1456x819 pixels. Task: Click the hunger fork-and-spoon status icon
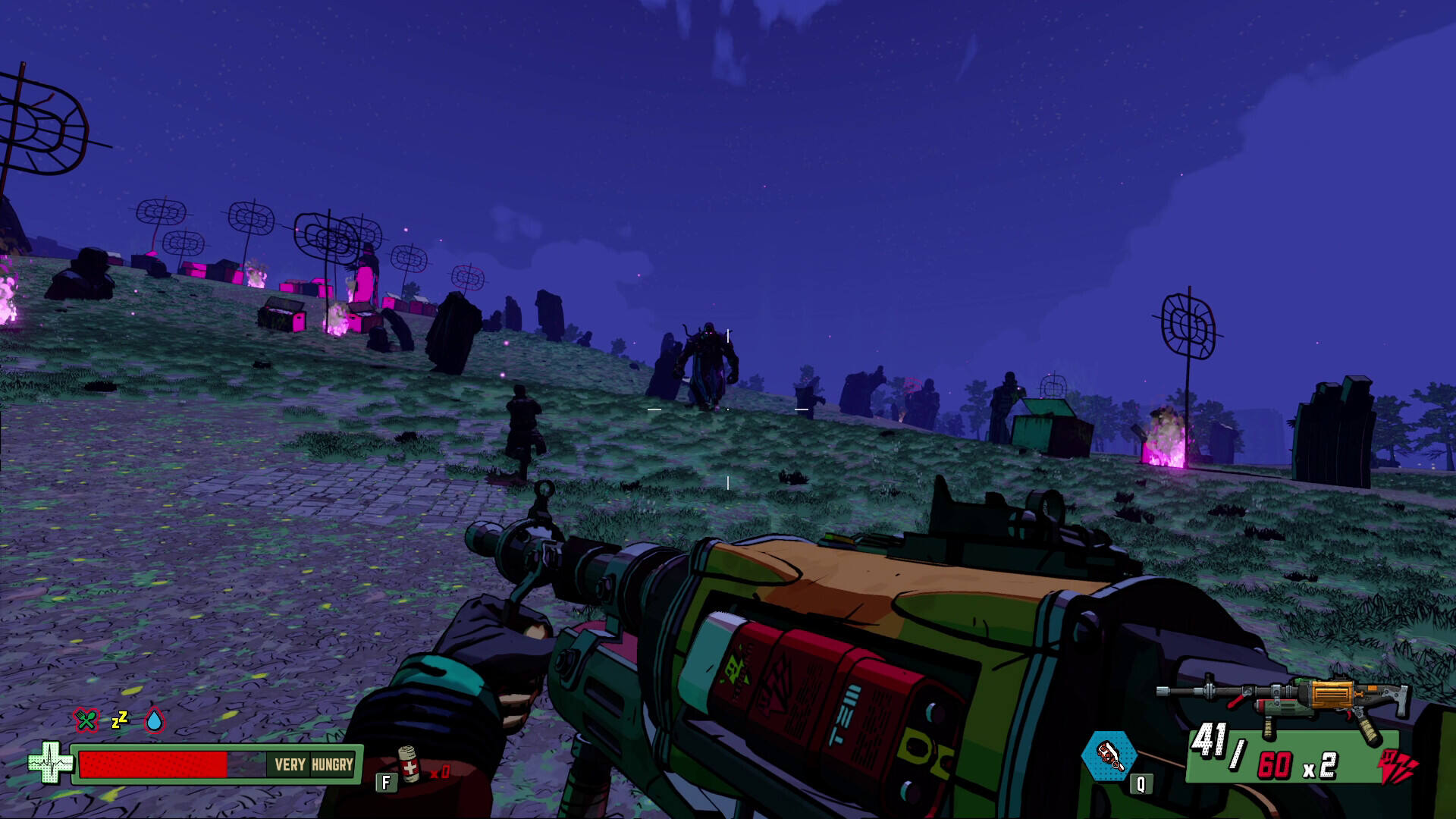point(86,719)
